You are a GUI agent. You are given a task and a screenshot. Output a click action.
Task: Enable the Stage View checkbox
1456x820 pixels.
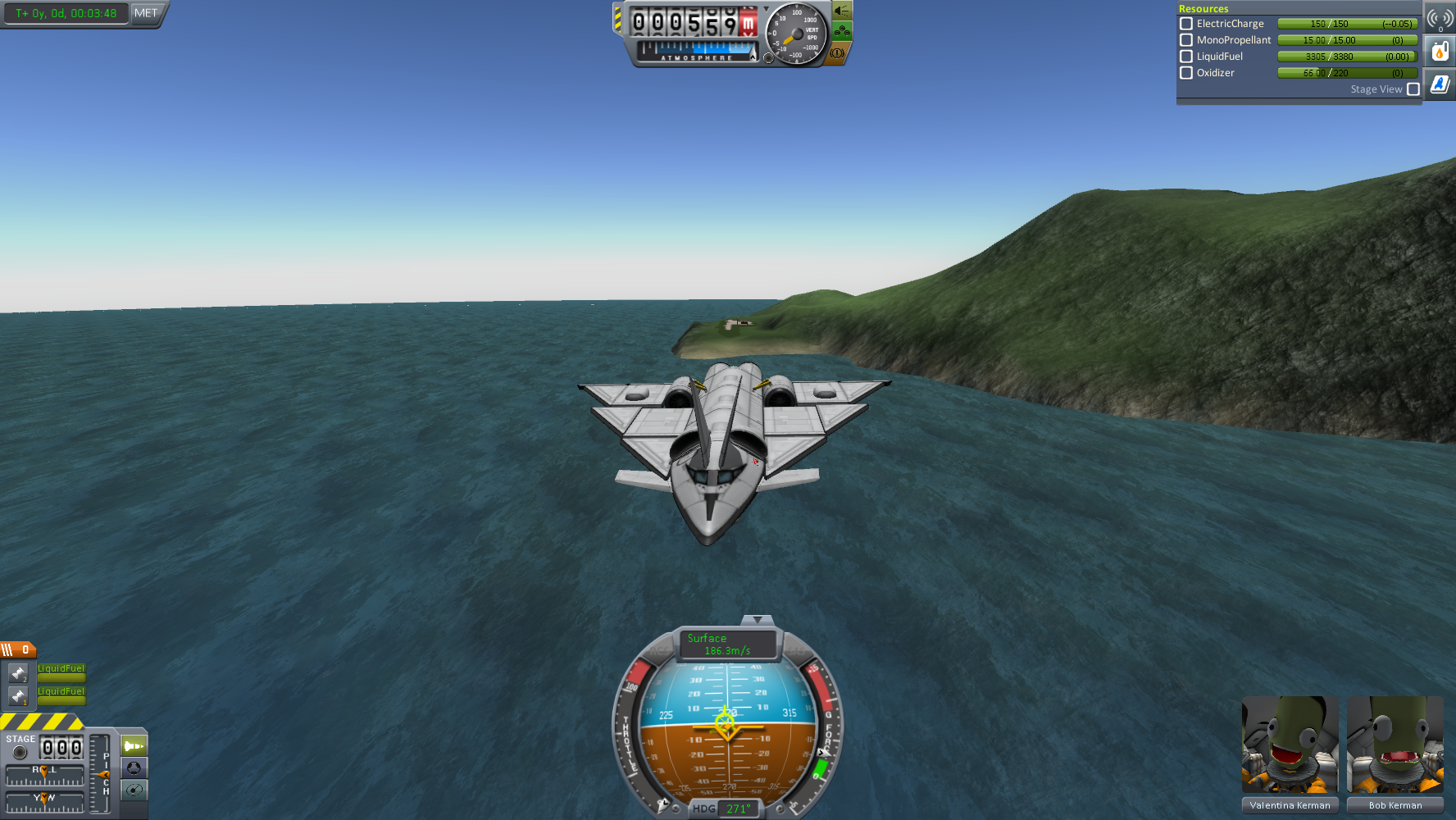[x=1413, y=89]
